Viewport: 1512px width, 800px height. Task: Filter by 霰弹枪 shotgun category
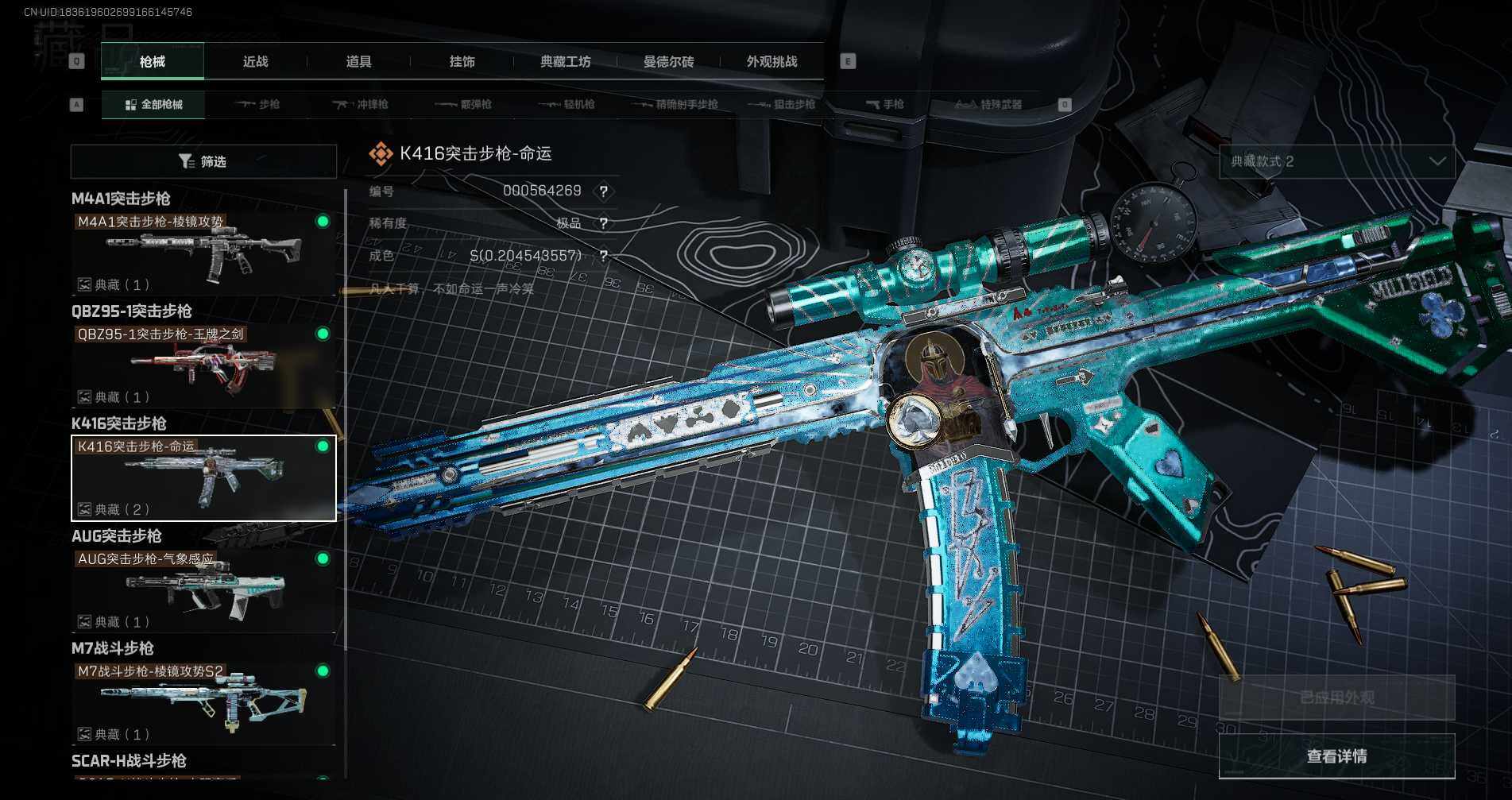(464, 105)
